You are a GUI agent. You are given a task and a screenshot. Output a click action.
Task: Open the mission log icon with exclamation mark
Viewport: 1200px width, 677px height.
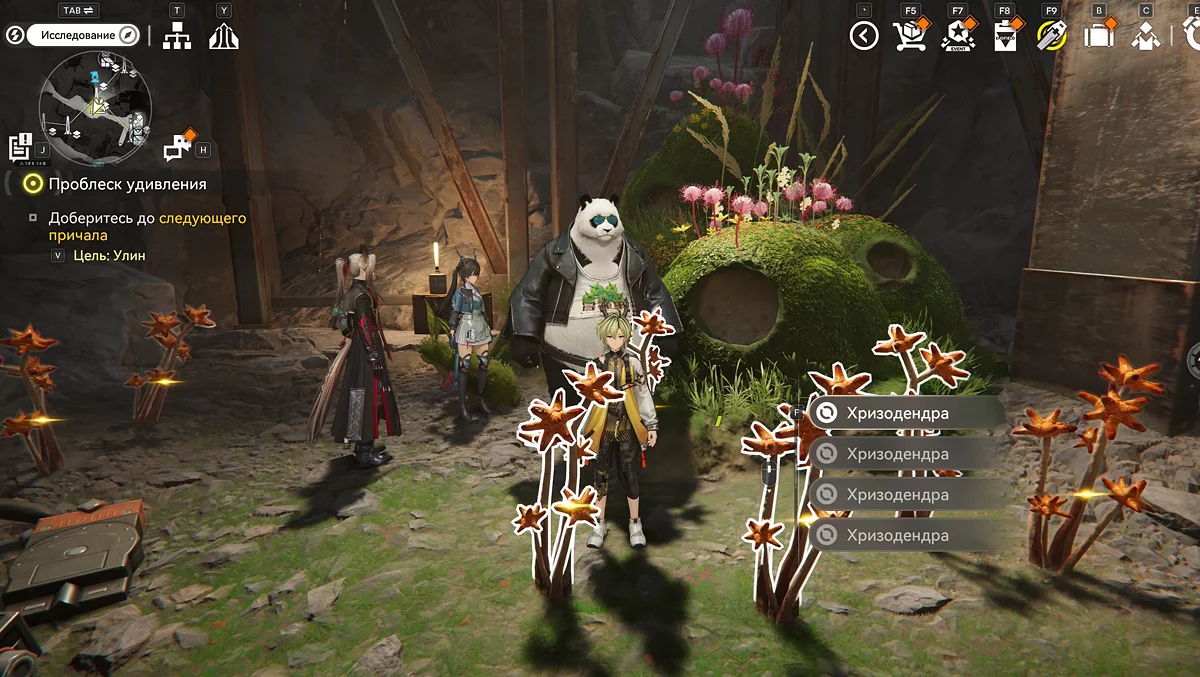22,146
